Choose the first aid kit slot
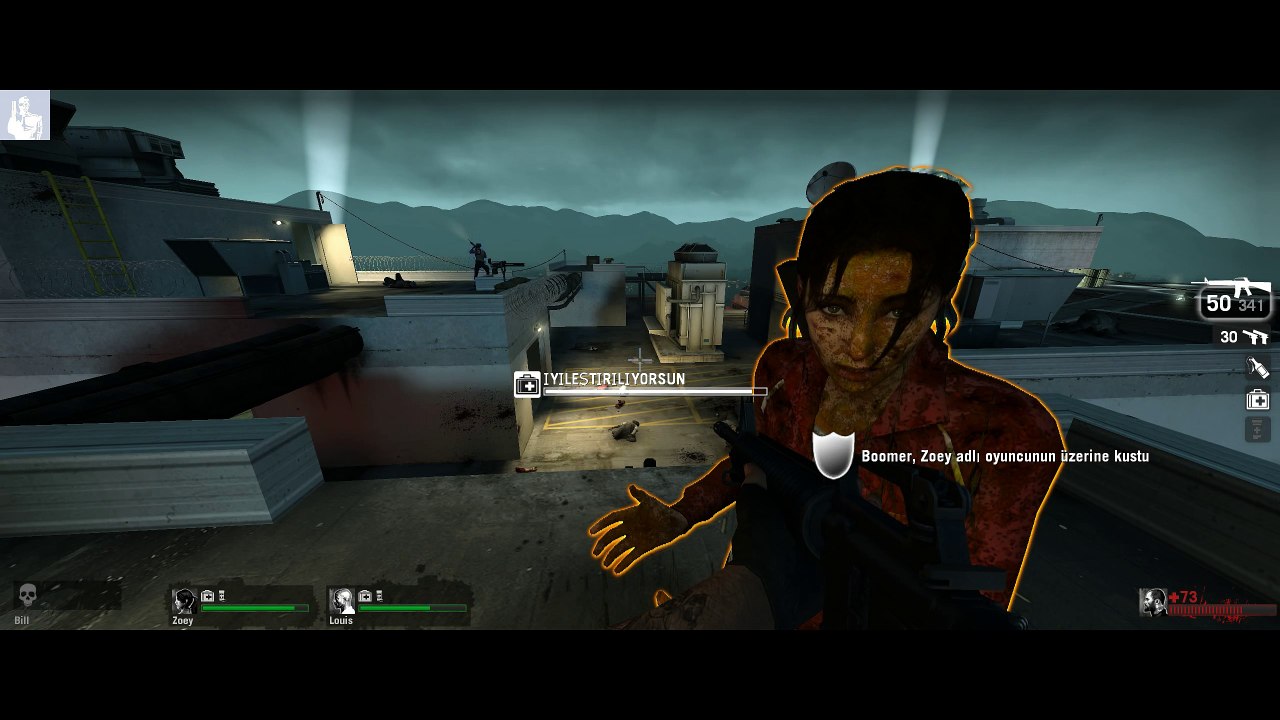This screenshot has height=720, width=1280. click(x=1257, y=400)
